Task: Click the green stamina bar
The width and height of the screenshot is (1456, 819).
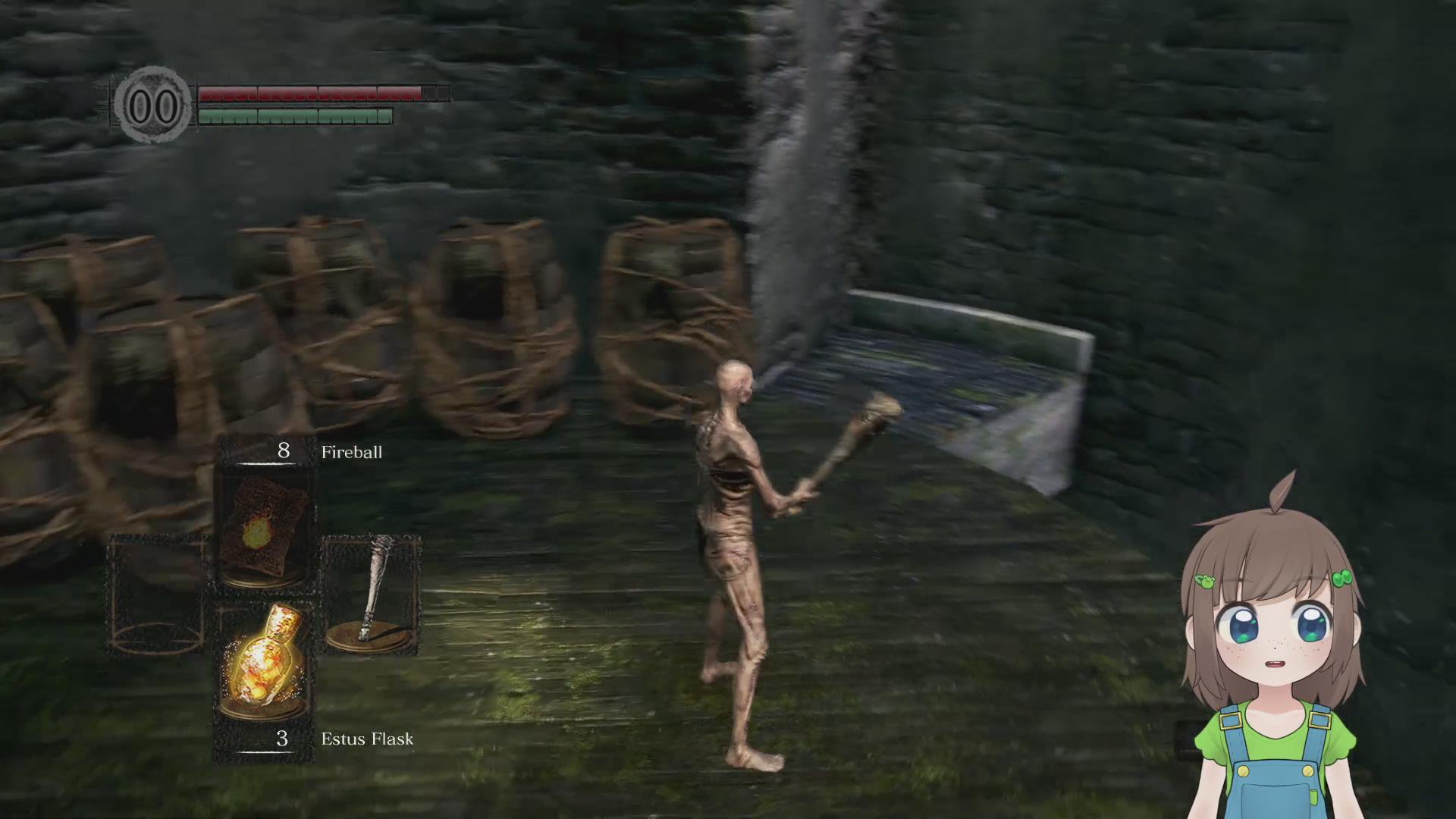Action: click(x=294, y=118)
